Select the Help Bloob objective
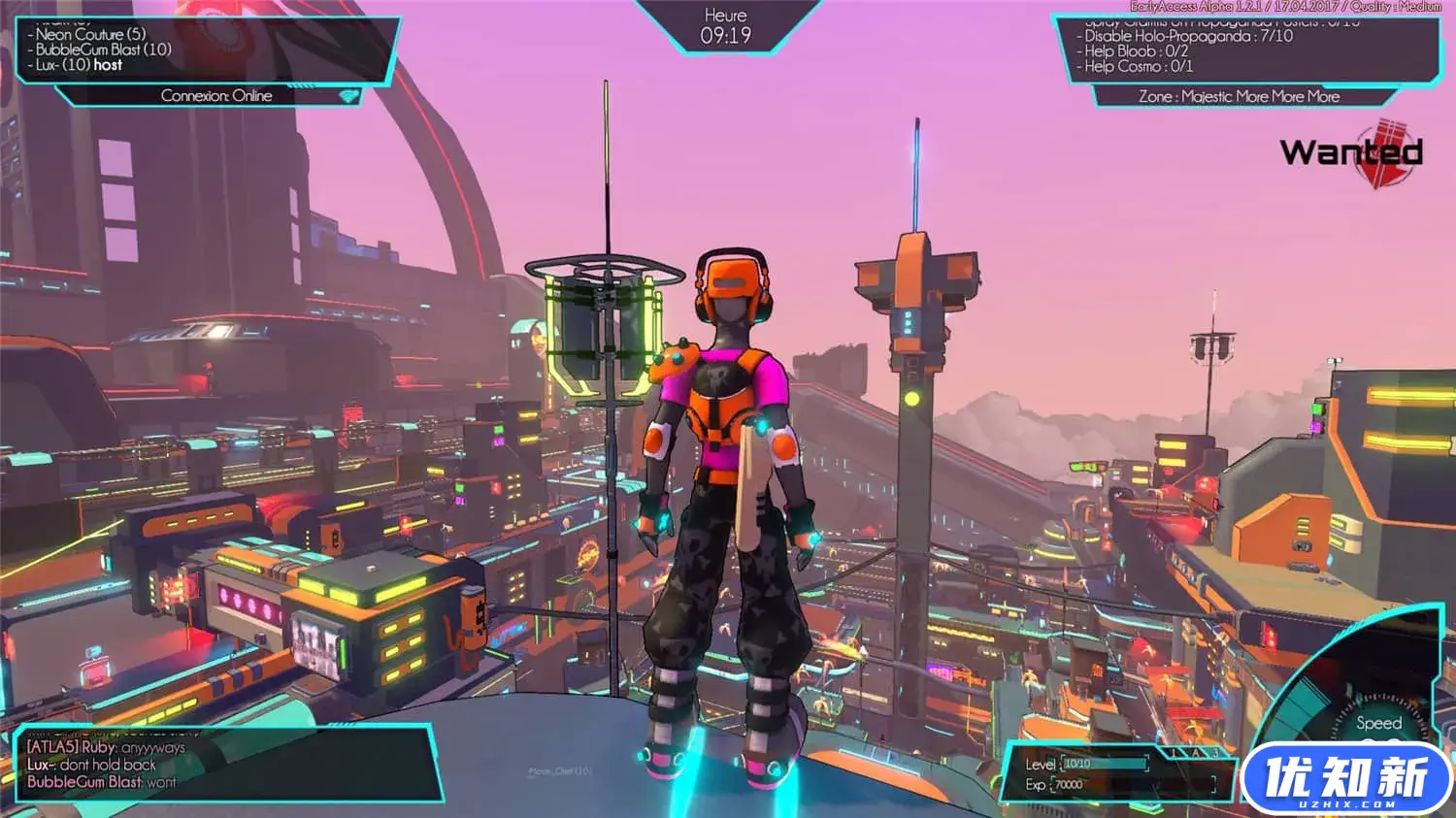 click(x=1137, y=51)
